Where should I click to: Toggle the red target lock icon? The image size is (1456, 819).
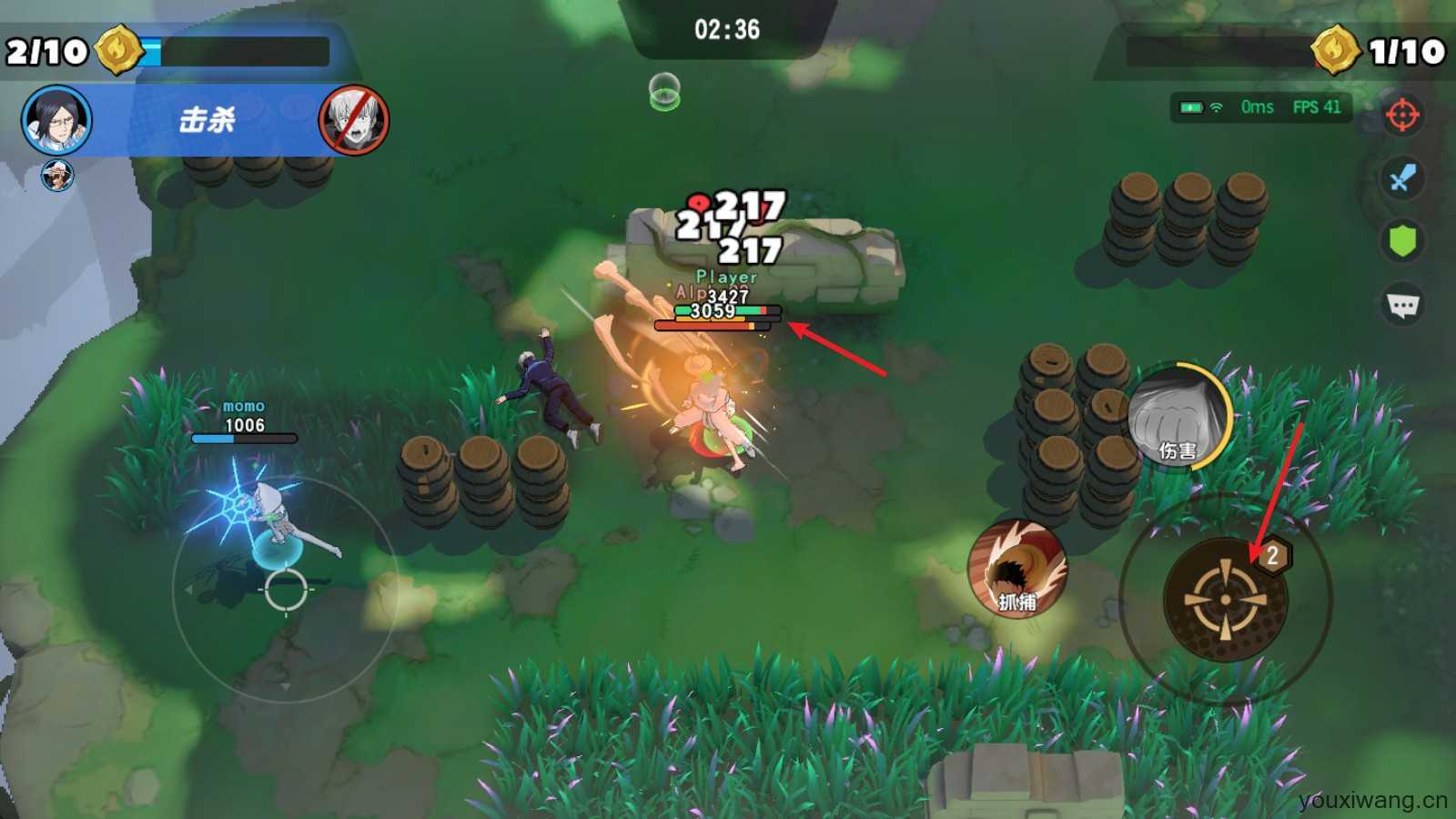[x=1402, y=116]
